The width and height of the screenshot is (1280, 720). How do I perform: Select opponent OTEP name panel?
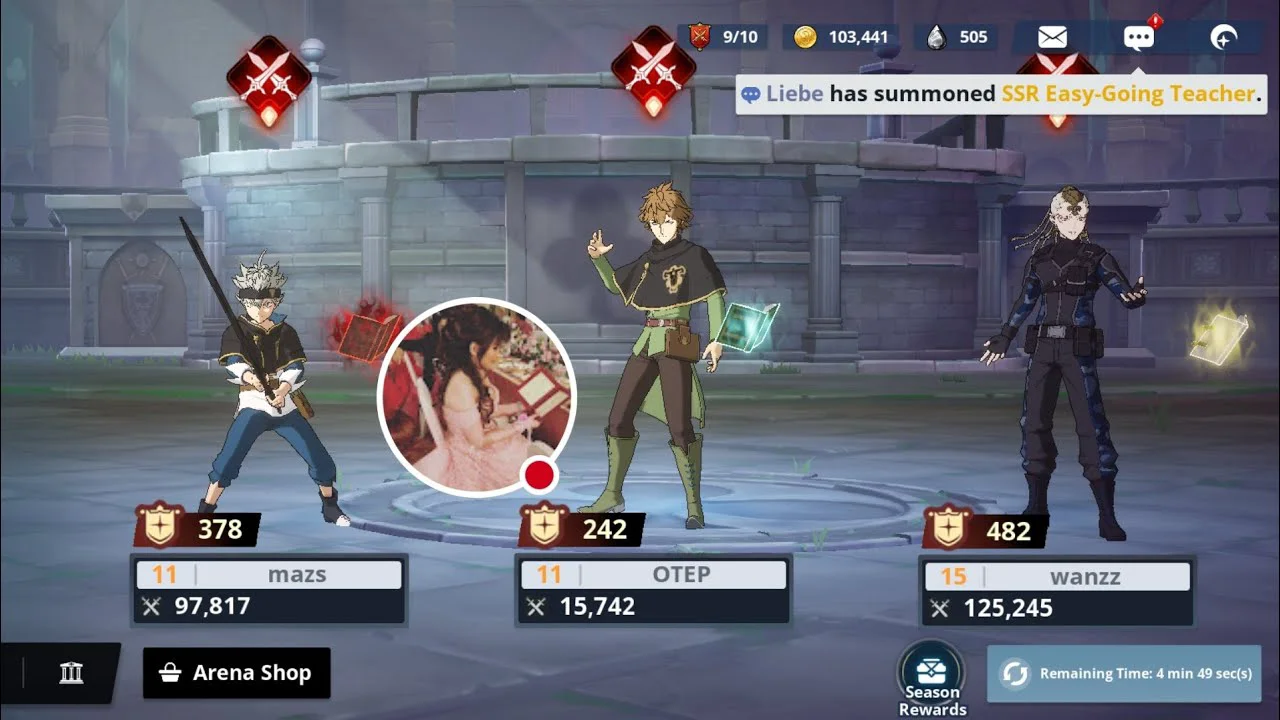[654, 590]
